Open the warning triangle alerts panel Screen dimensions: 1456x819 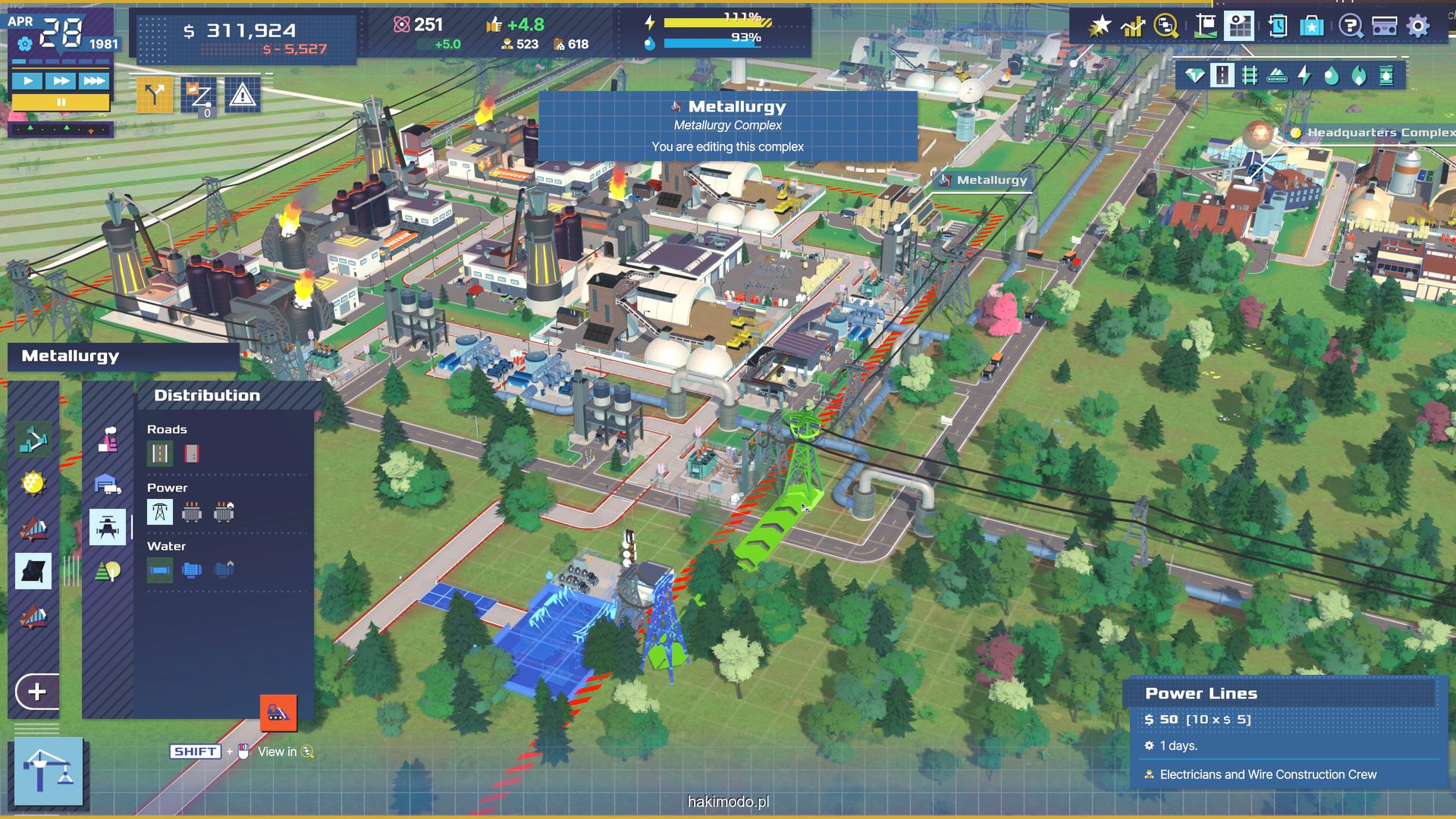(x=242, y=96)
